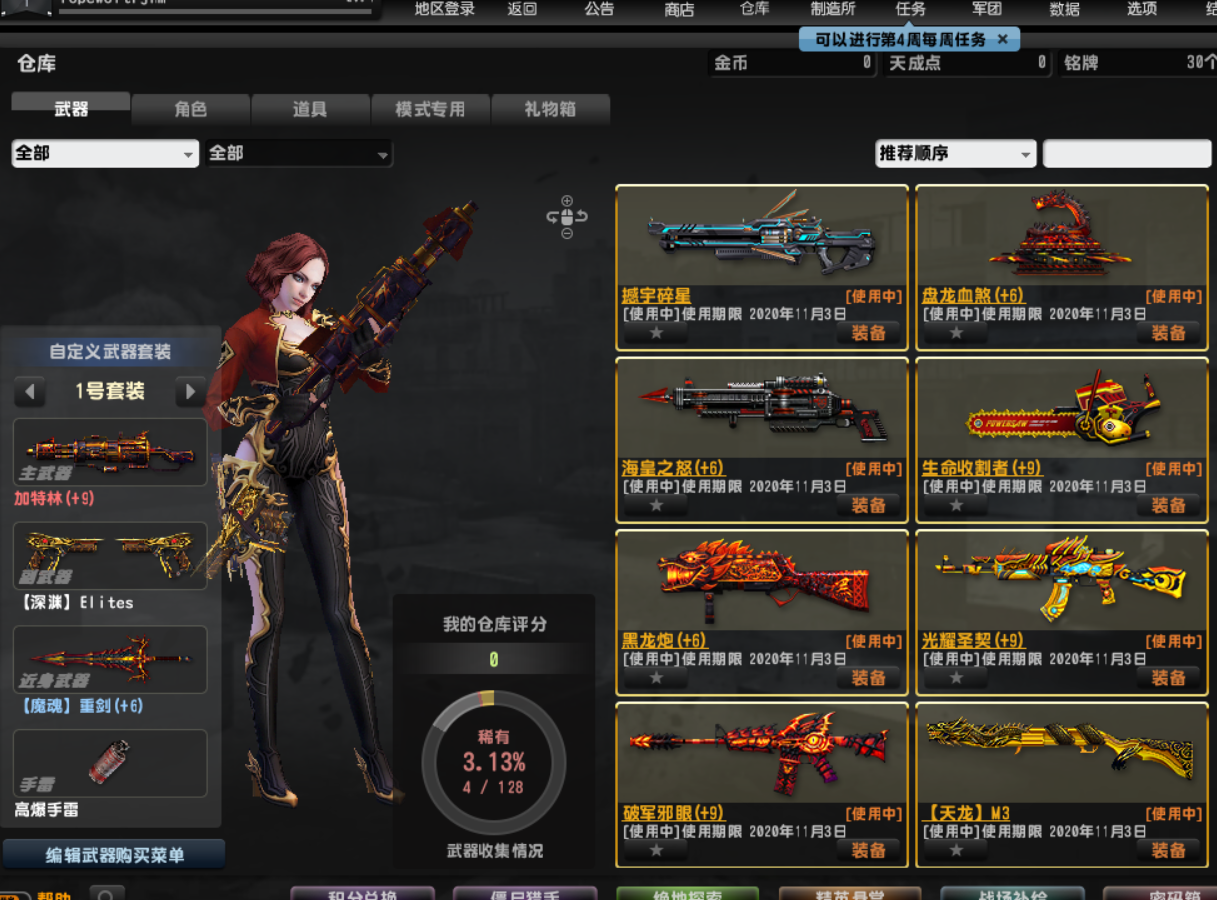Show the 礼物箱 tab

(x=550, y=109)
